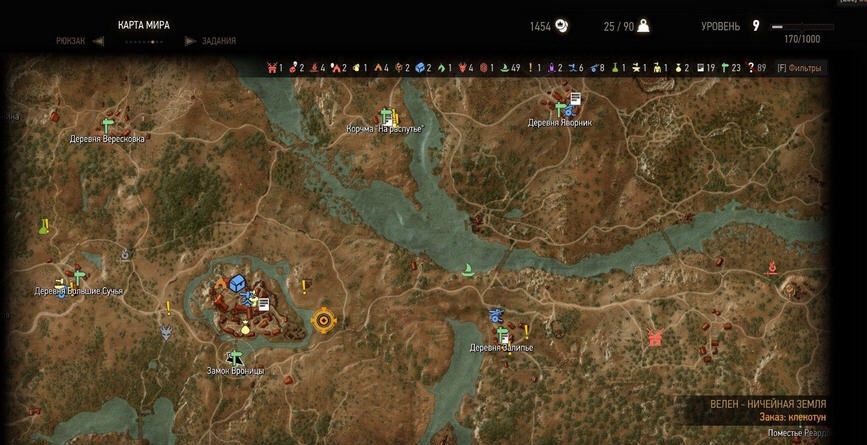
Task: Select the Деревня Залипье signpost marker
Action: [x=503, y=334]
